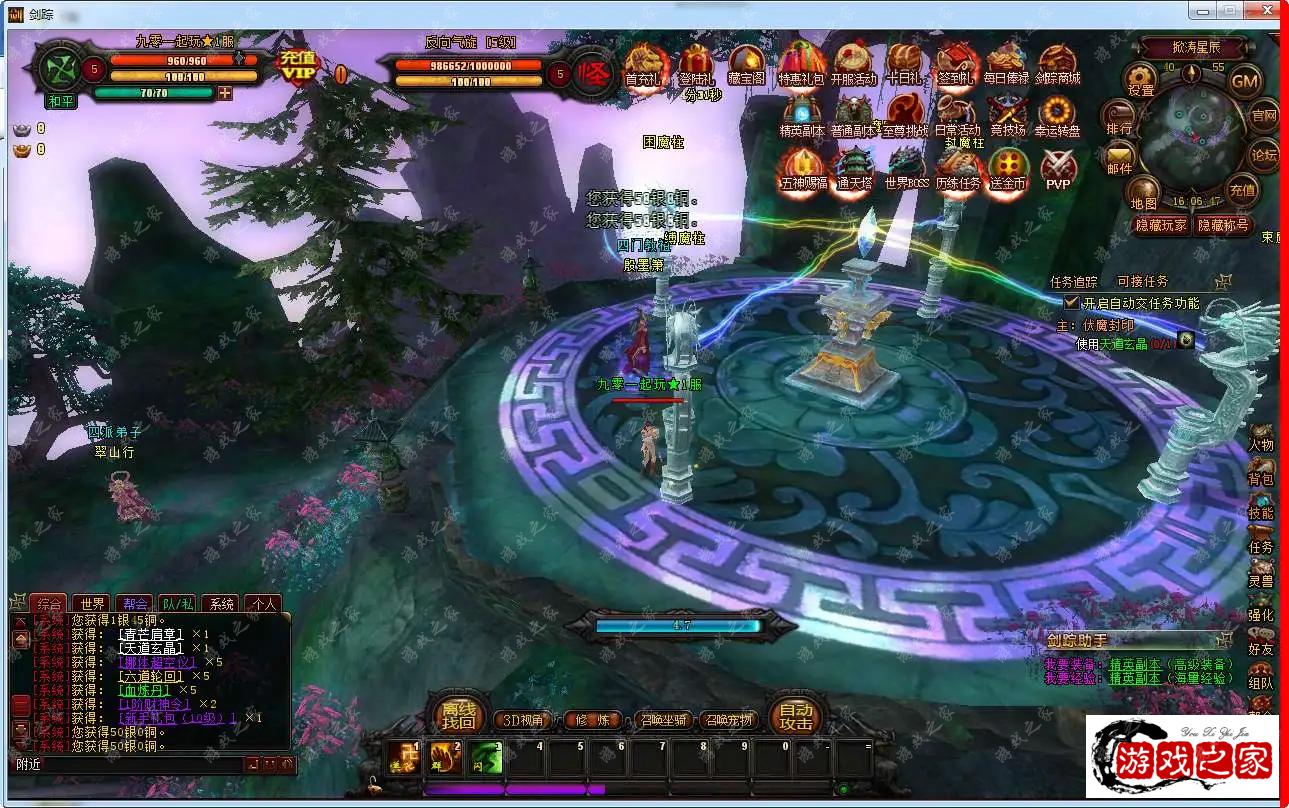The height and width of the screenshot is (808, 1289).
Task: Click the 召唤坐骑 summon mount button
Action: pos(664,720)
